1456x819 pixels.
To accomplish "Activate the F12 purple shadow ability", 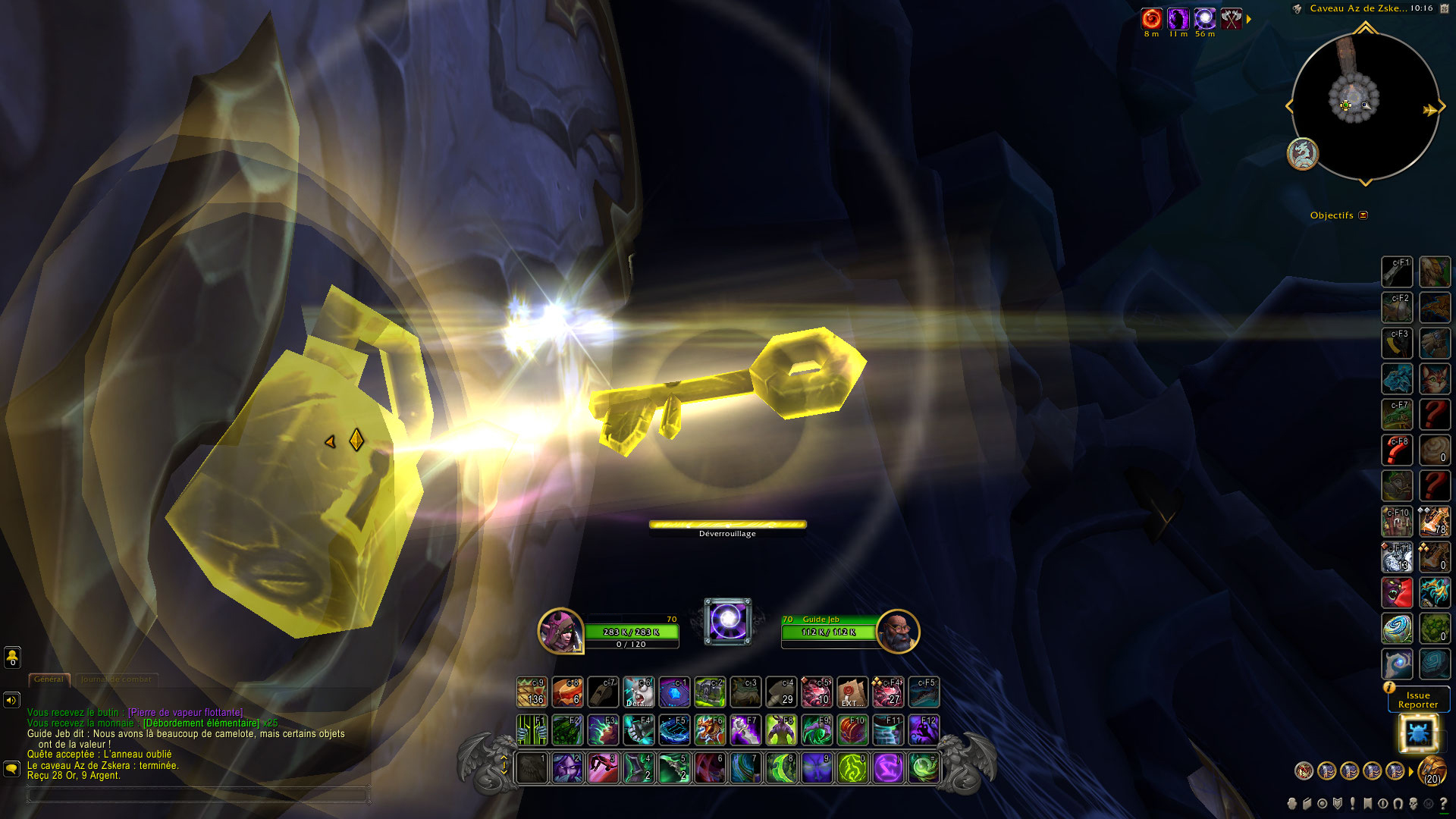I will tap(924, 730).
